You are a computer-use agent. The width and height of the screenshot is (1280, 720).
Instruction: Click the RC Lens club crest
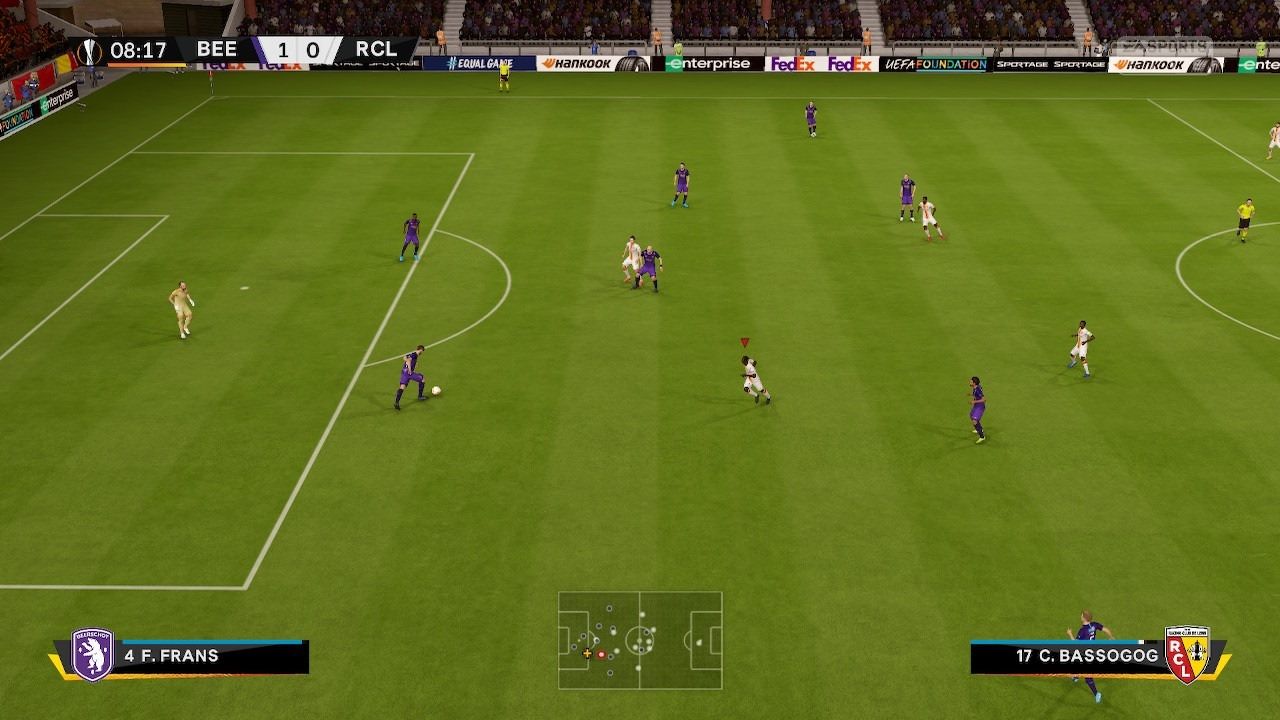1187,656
